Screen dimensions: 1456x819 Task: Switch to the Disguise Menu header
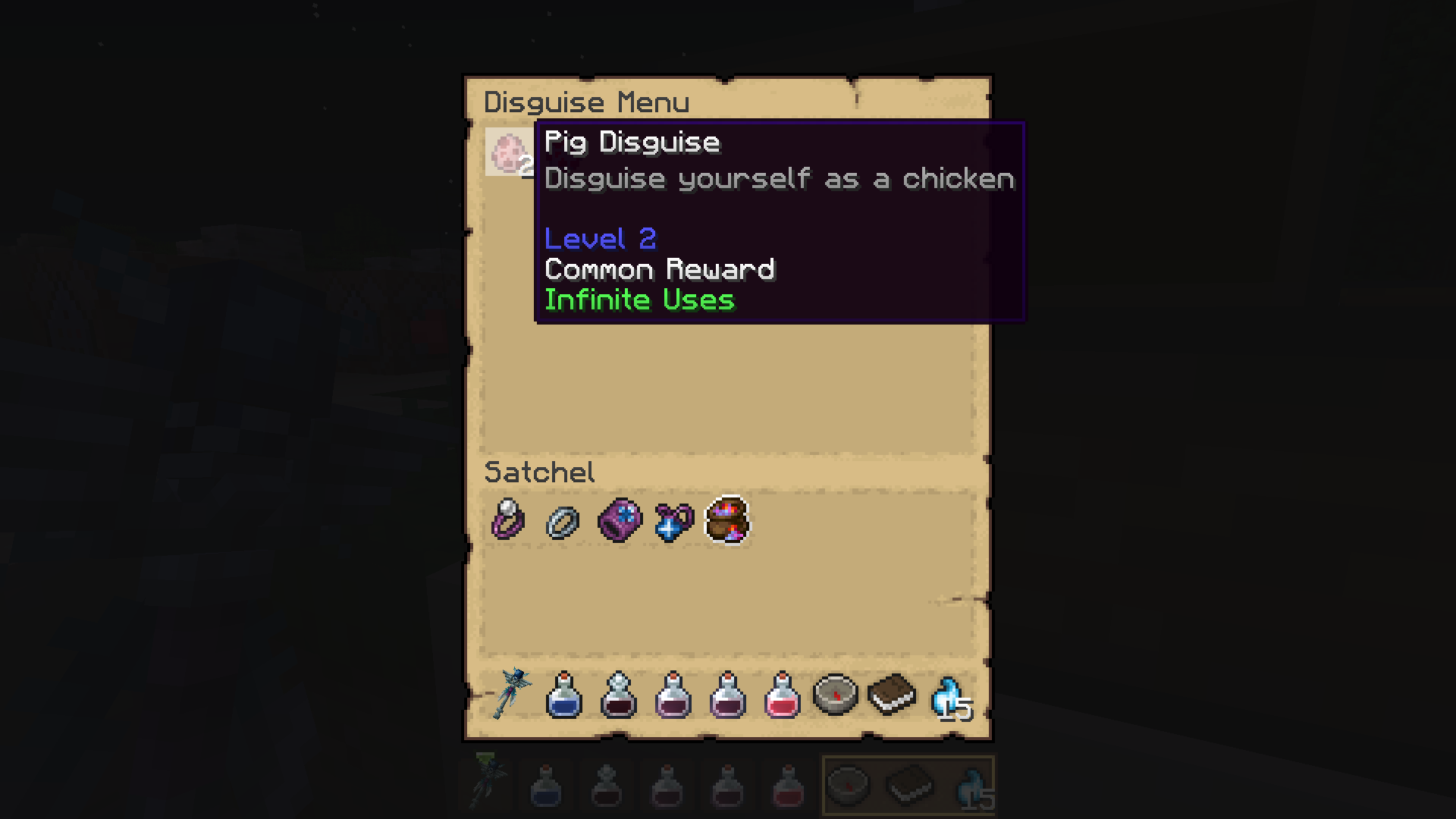[588, 102]
